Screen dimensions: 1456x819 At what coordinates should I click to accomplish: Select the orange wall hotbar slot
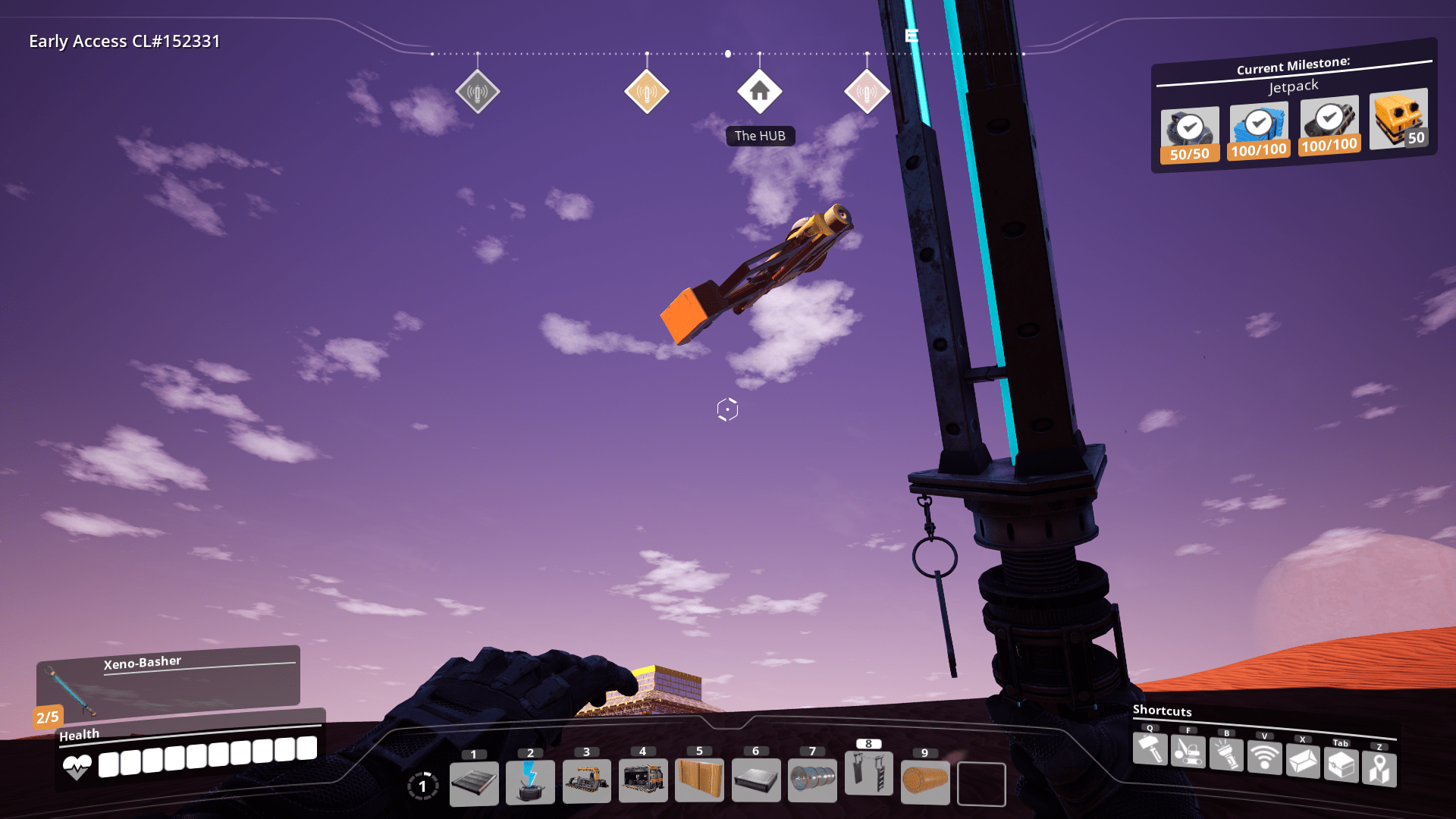[x=699, y=780]
